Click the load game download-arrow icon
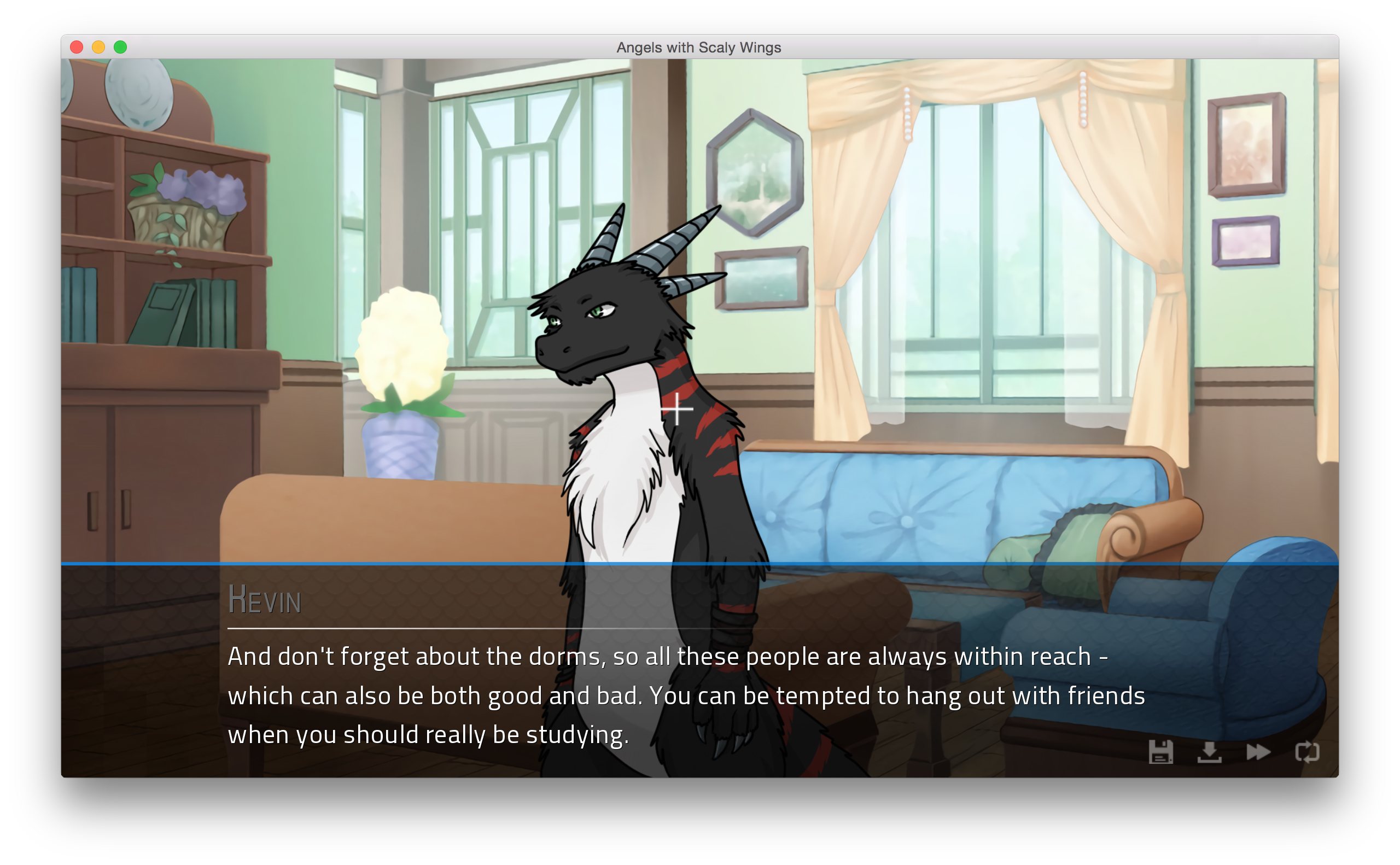Screen dimensions: 1400x865 [x=1209, y=752]
